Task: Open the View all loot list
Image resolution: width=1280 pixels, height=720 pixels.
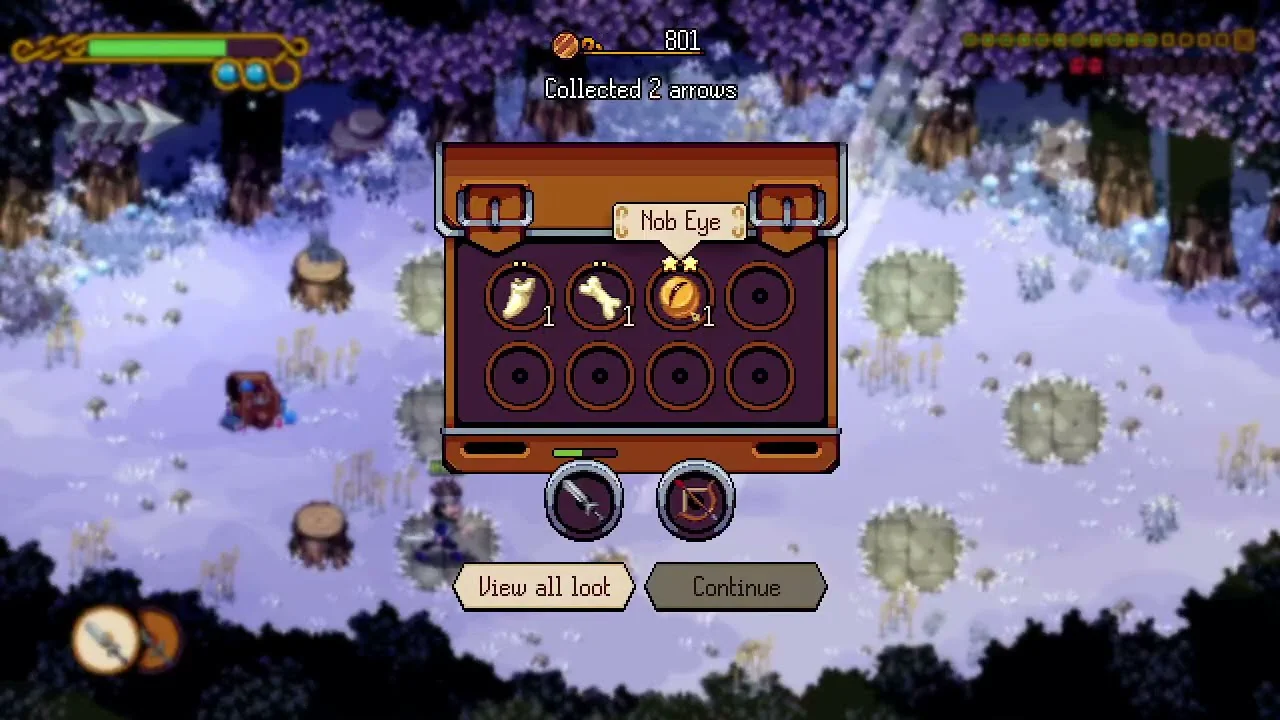Action: pyautogui.click(x=544, y=587)
